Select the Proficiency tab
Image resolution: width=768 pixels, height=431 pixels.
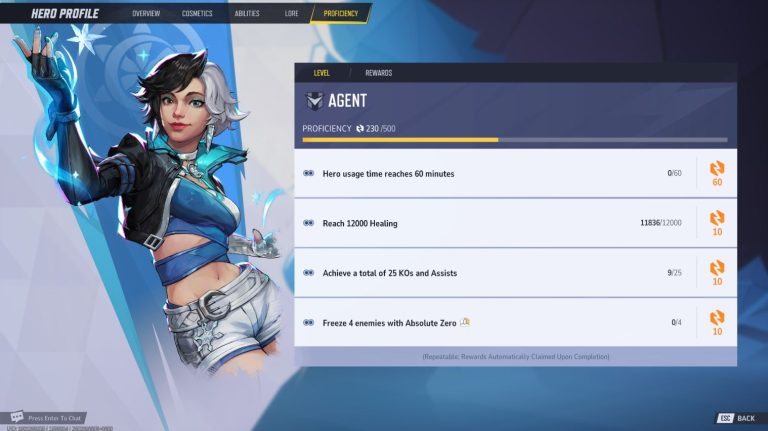(341, 14)
